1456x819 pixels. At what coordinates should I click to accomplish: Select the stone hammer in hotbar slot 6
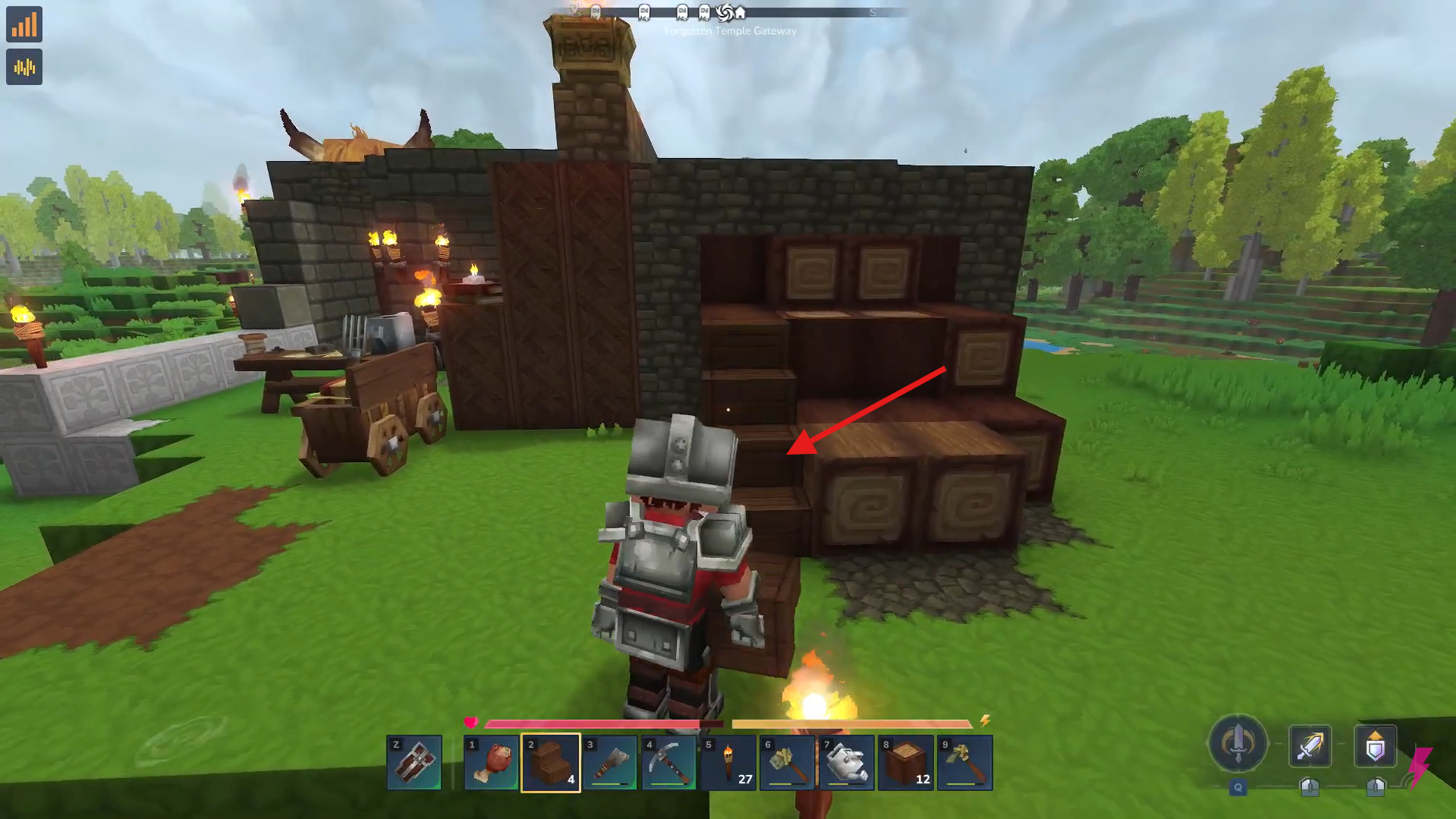(x=787, y=762)
